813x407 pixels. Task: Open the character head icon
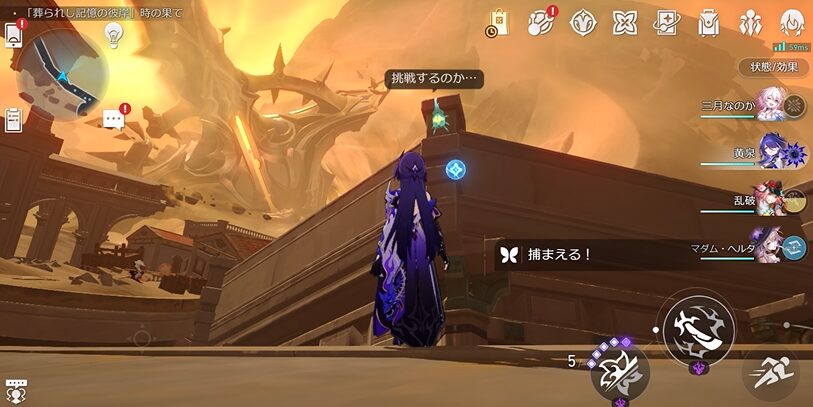[792, 22]
